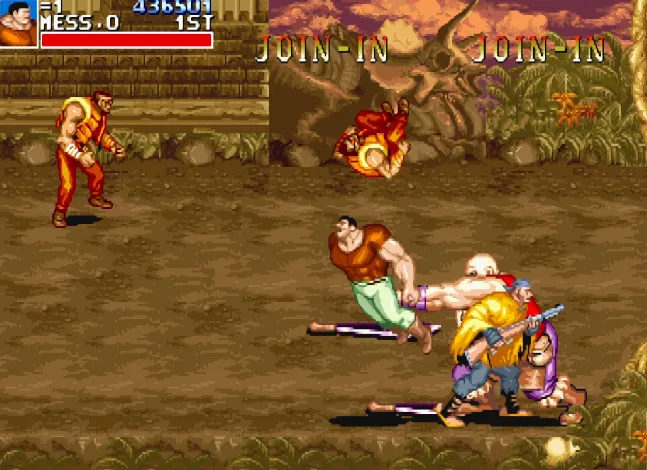
Task: Select the second player's JOIN-IN prompt
Action: point(321,49)
